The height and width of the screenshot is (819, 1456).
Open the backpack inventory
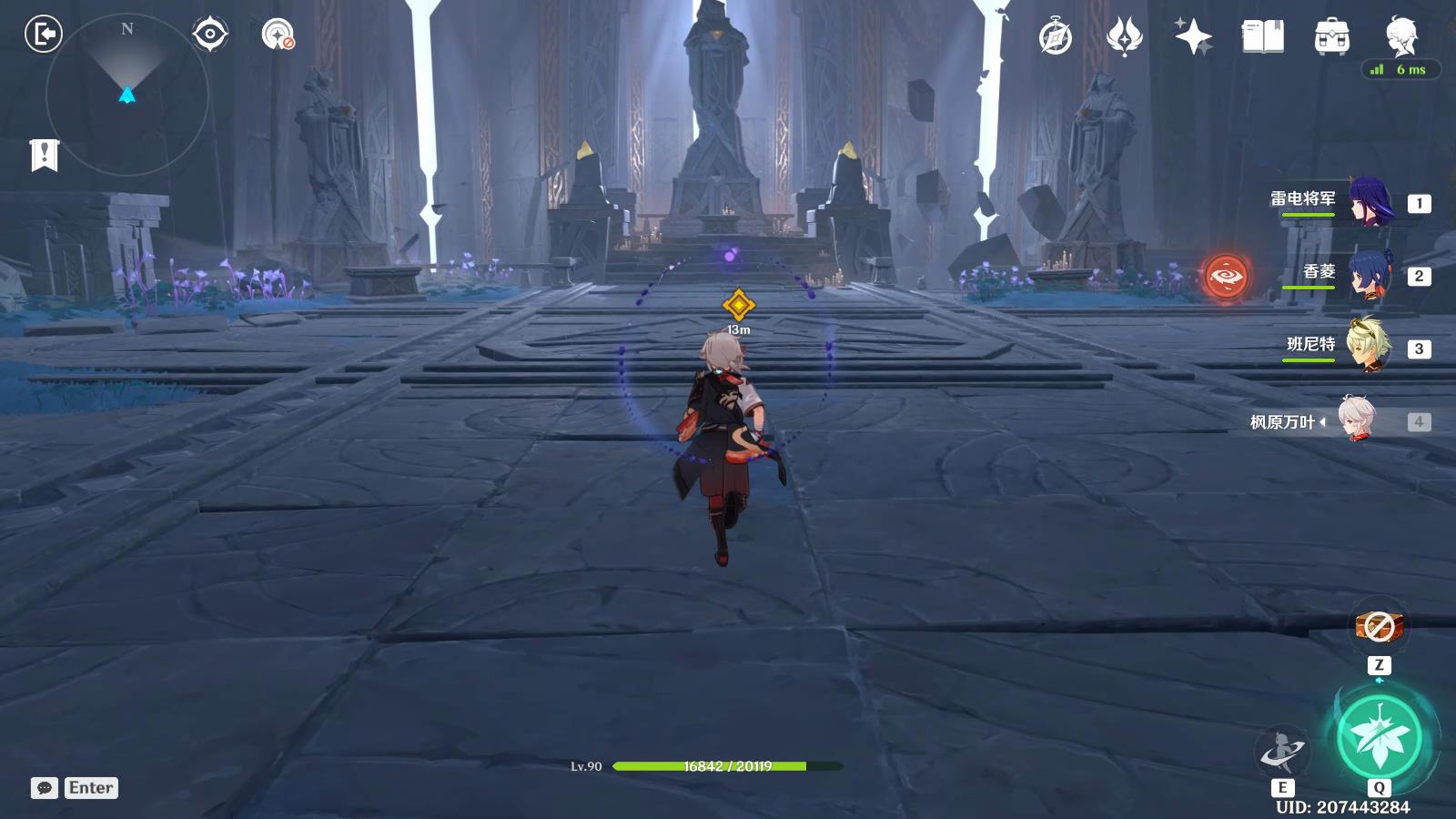click(x=1331, y=37)
